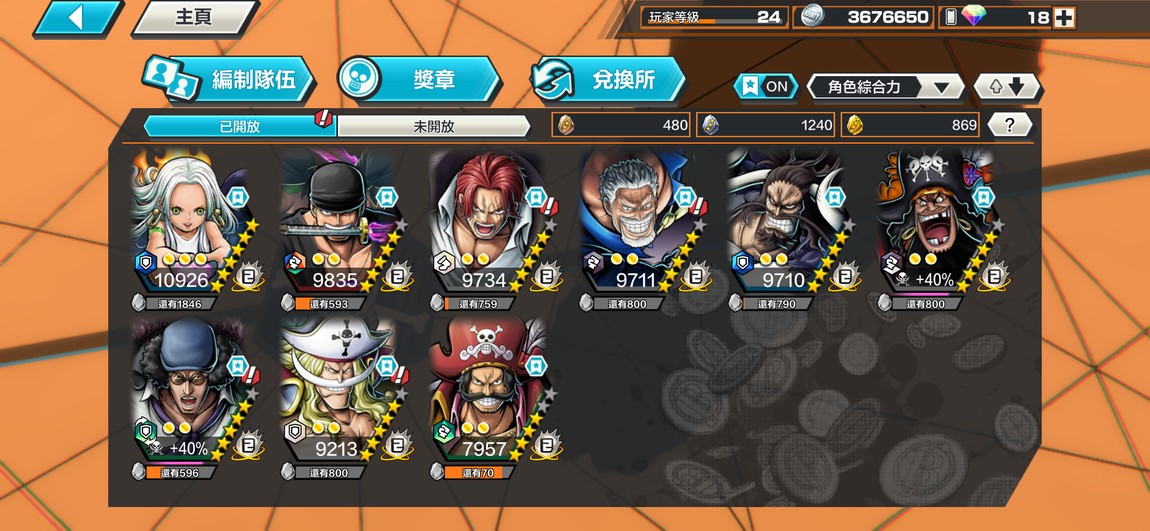The image size is (1150, 531).
Task: Show help with the question mark button
Action: (x=1010, y=125)
